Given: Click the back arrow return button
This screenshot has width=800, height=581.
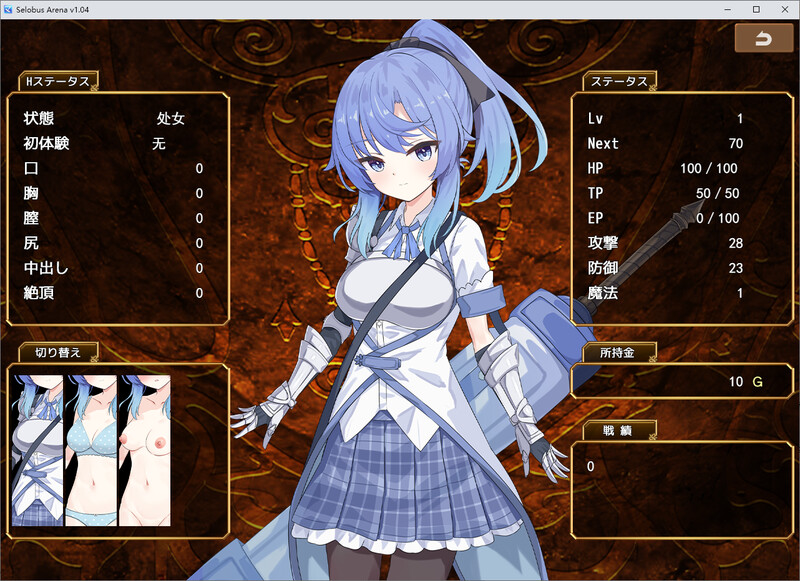Looking at the screenshot, I should pyautogui.click(x=763, y=39).
